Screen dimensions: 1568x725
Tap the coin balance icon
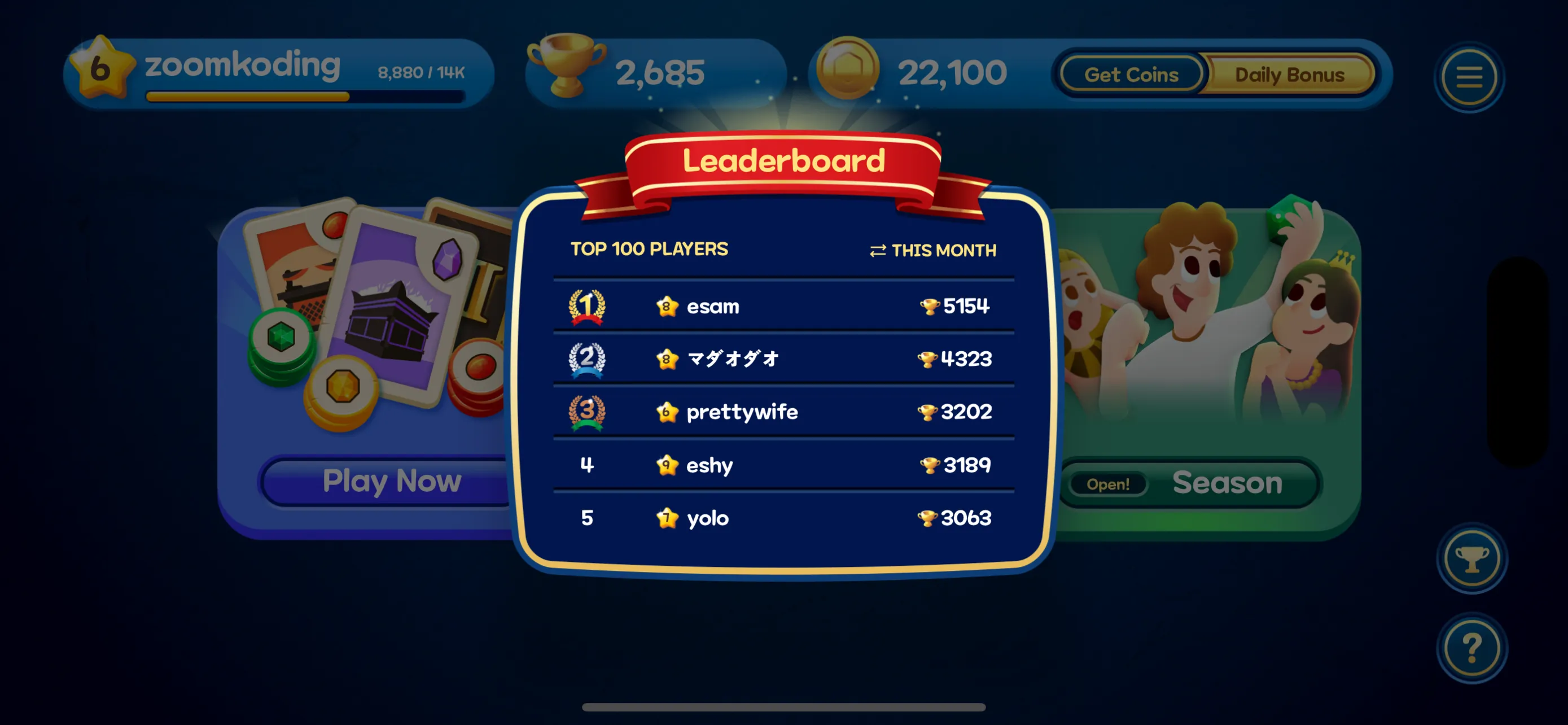point(849,69)
